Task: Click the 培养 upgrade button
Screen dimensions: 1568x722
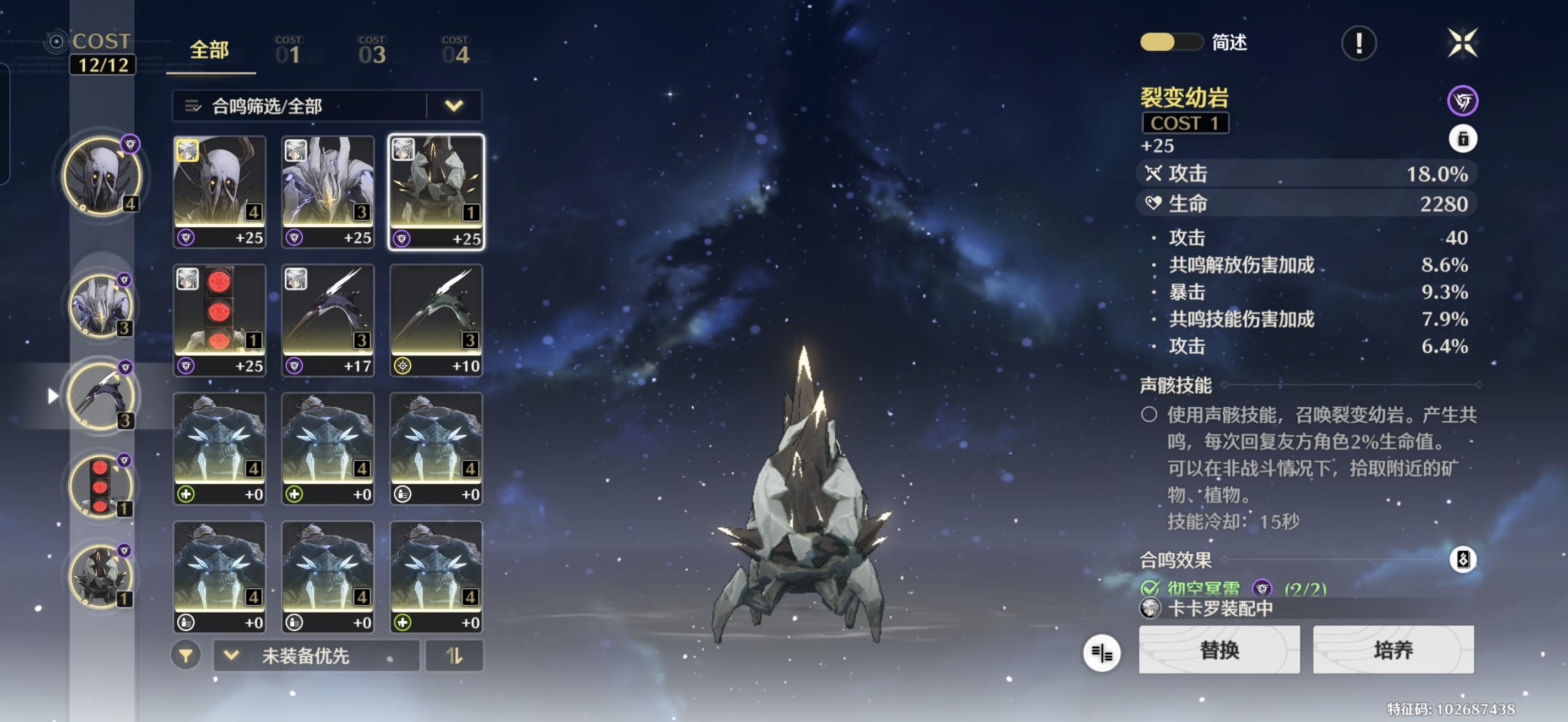Action: pos(1393,649)
